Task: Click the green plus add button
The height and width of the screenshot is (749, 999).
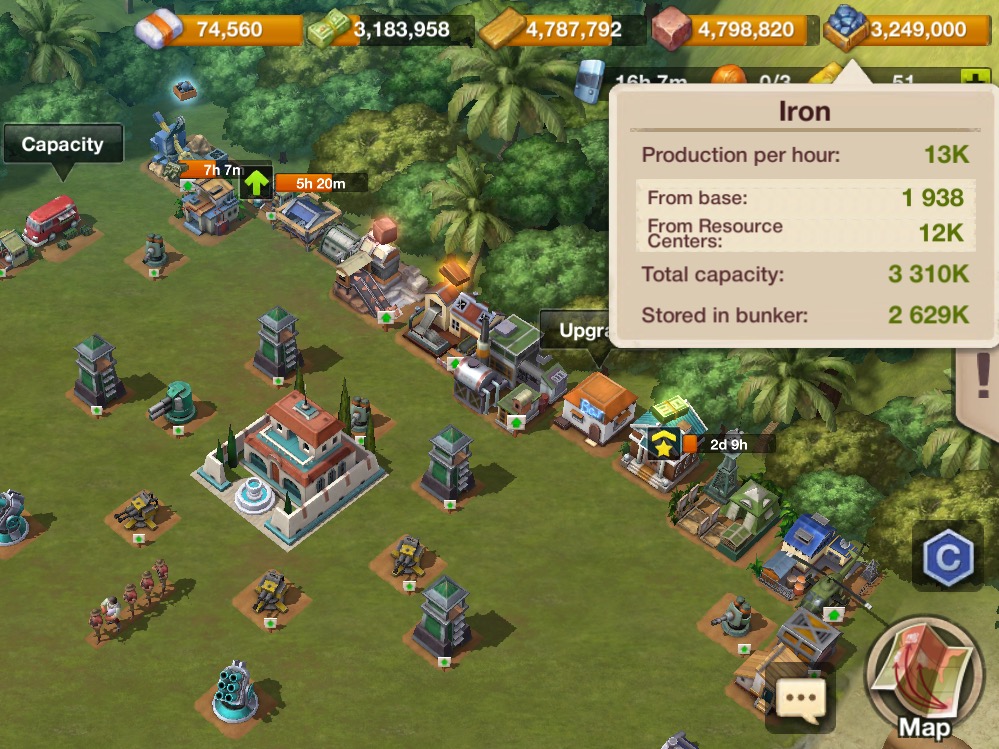Action: coord(970,79)
